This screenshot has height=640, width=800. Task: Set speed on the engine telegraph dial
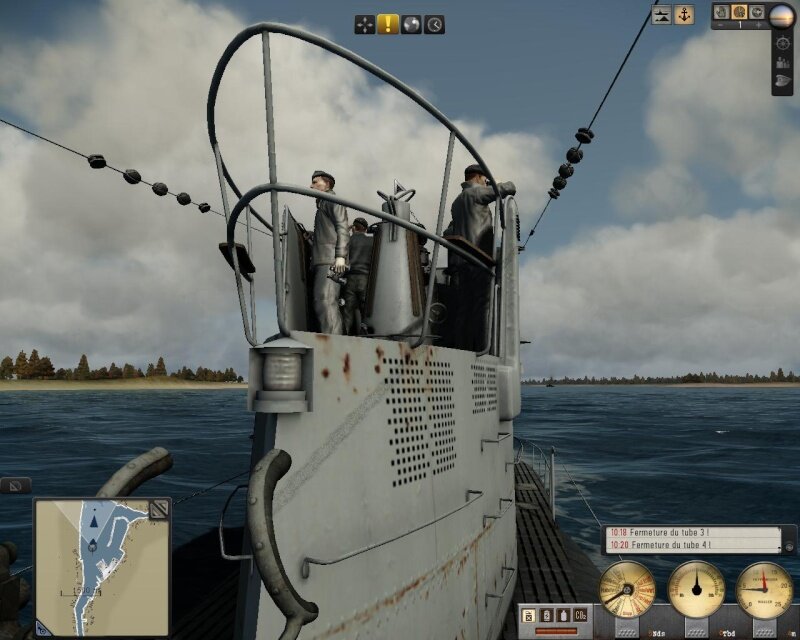tap(627, 589)
